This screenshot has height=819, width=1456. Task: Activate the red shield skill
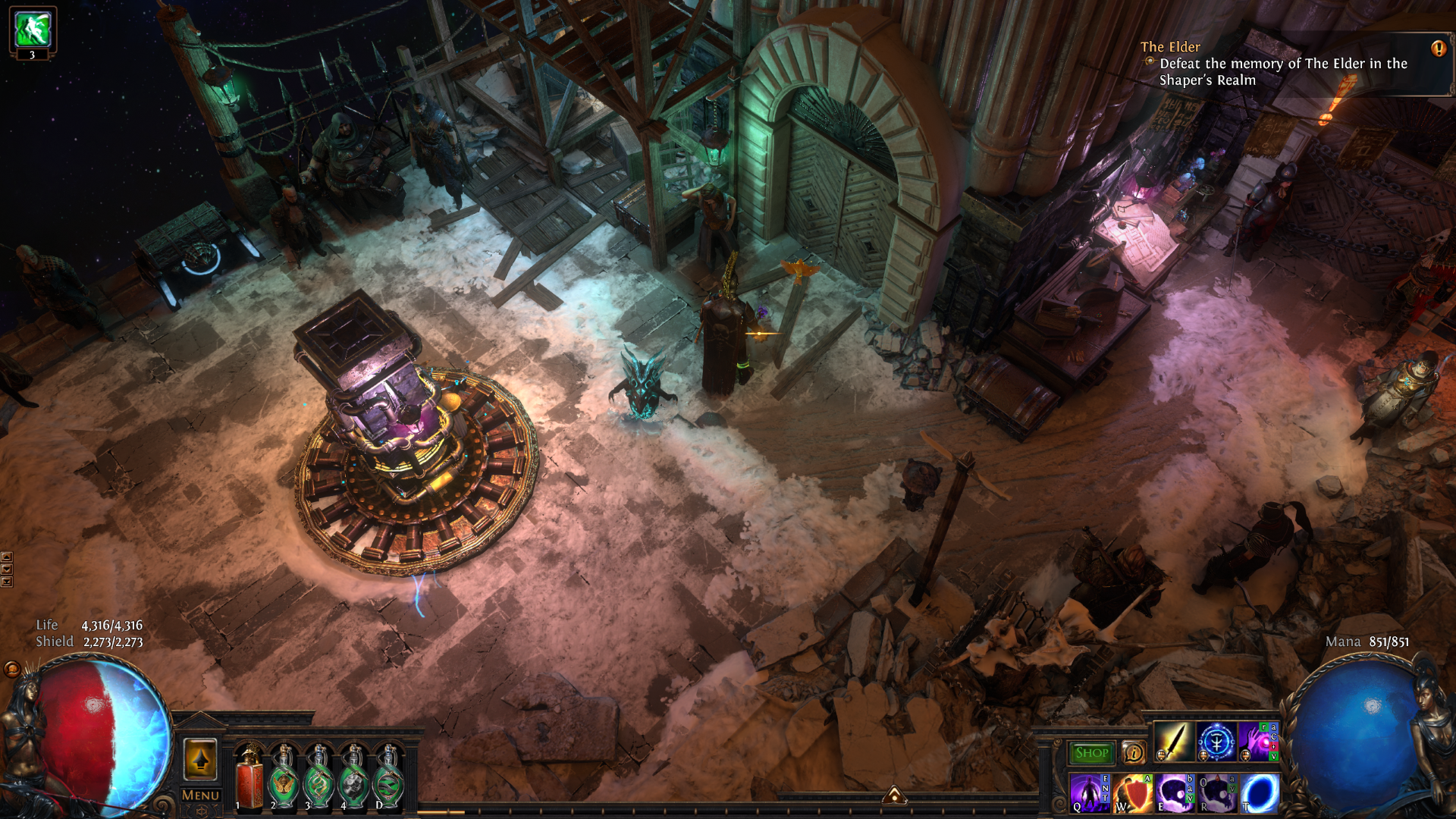(x=1132, y=793)
